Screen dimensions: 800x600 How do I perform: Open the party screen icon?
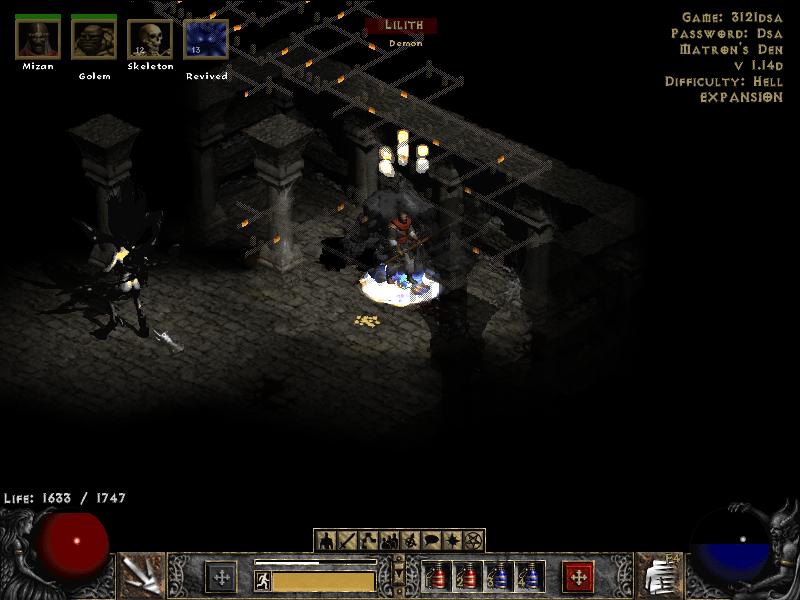(389, 541)
